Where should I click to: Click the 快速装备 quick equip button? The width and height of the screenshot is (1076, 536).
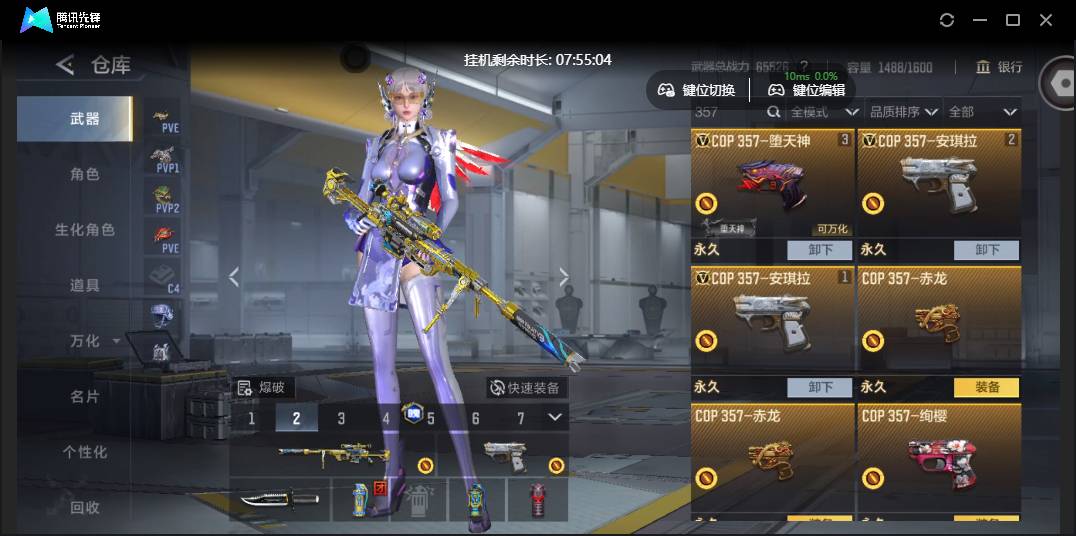pyautogui.click(x=525, y=387)
